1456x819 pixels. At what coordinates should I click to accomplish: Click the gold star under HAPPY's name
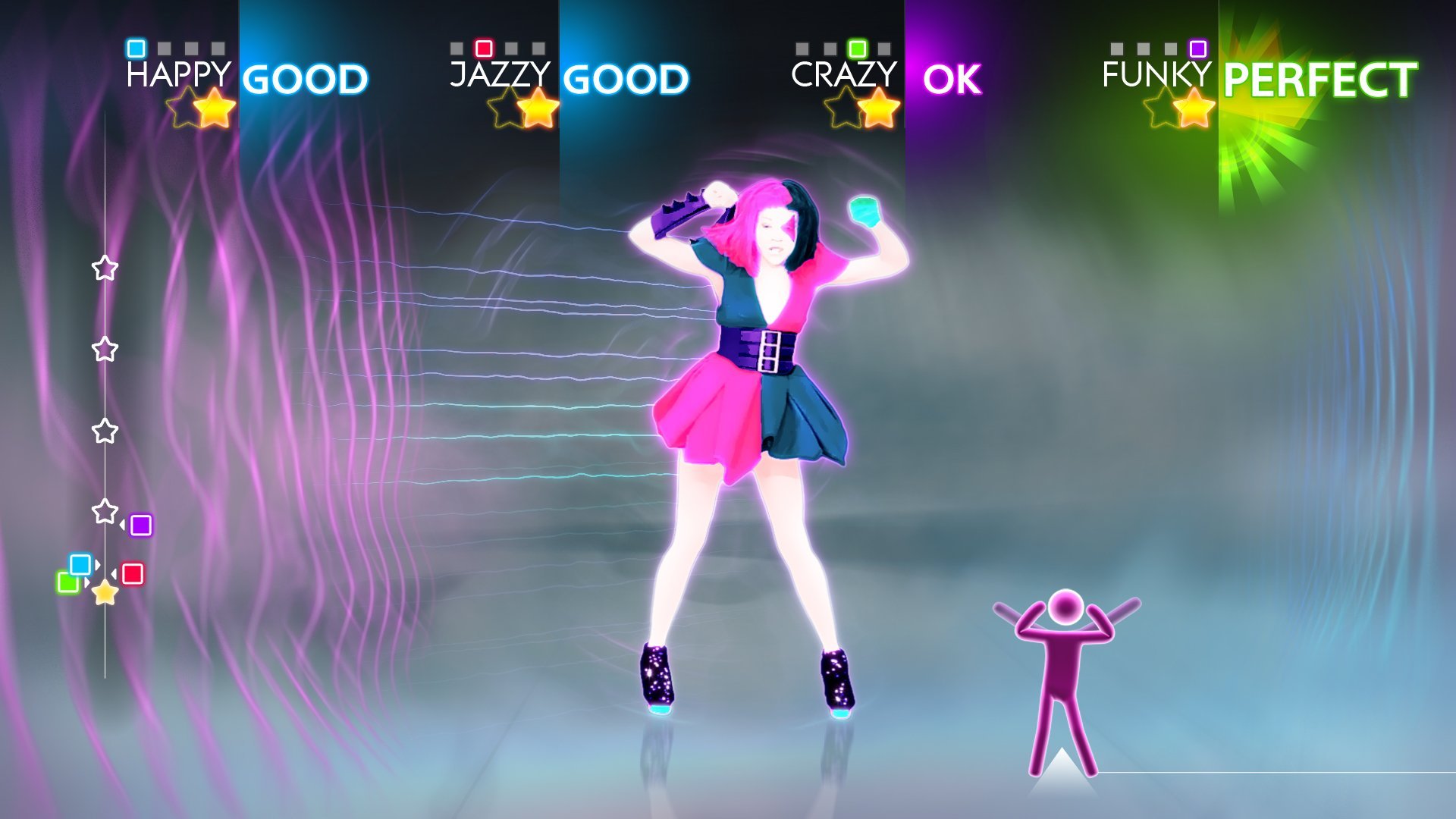[213, 106]
